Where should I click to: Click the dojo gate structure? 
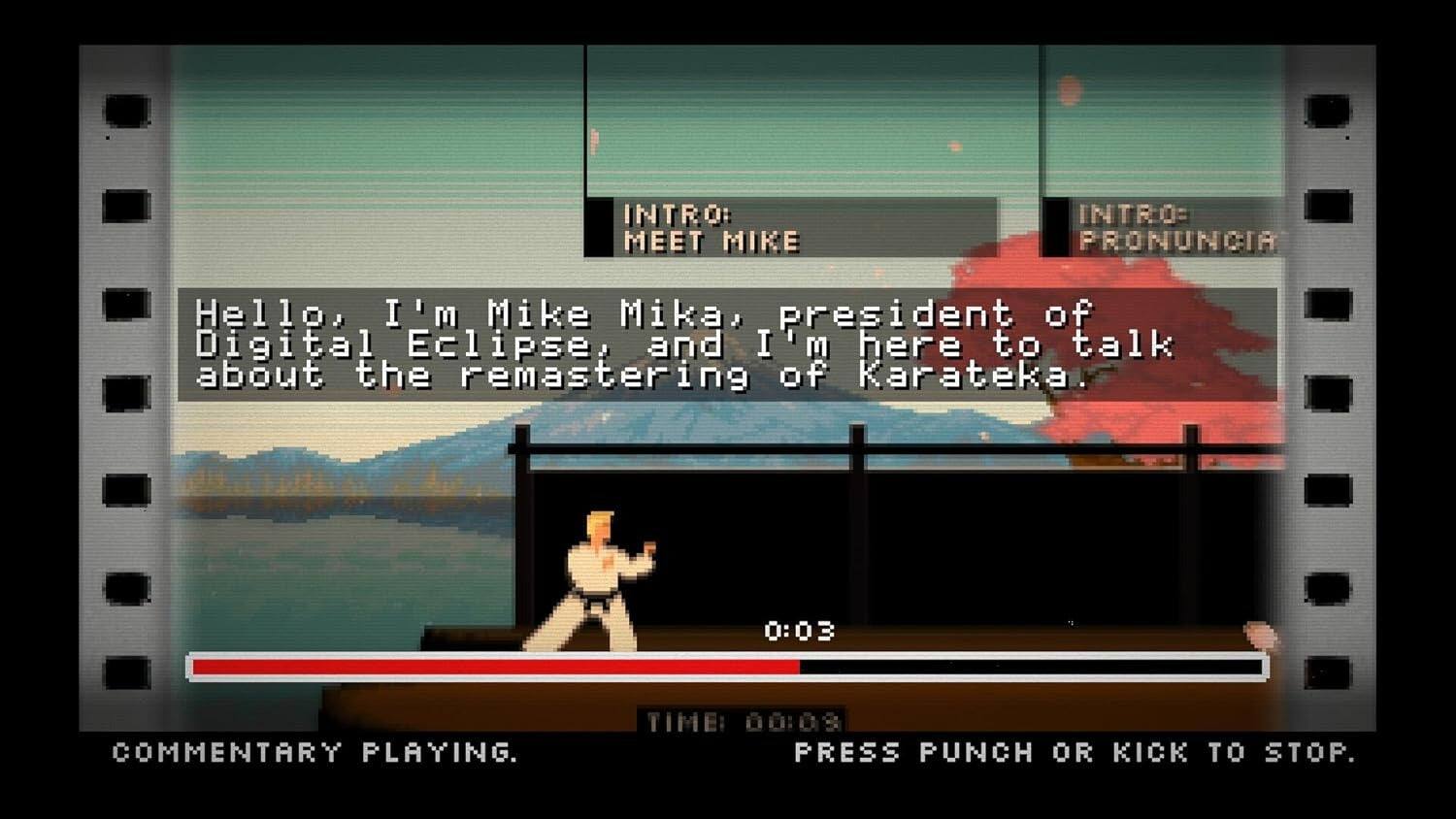854,446
